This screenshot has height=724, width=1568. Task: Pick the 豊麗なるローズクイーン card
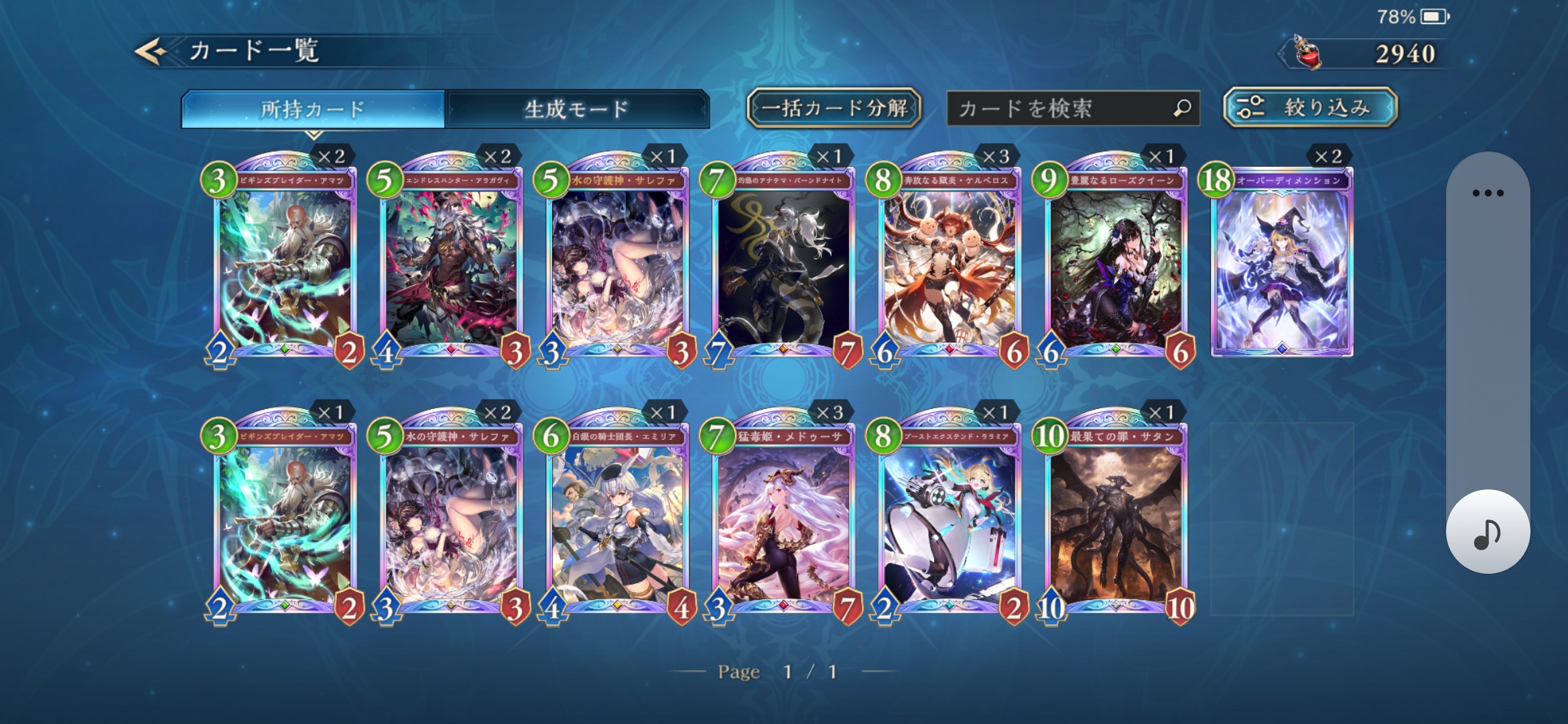coord(1115,265)
